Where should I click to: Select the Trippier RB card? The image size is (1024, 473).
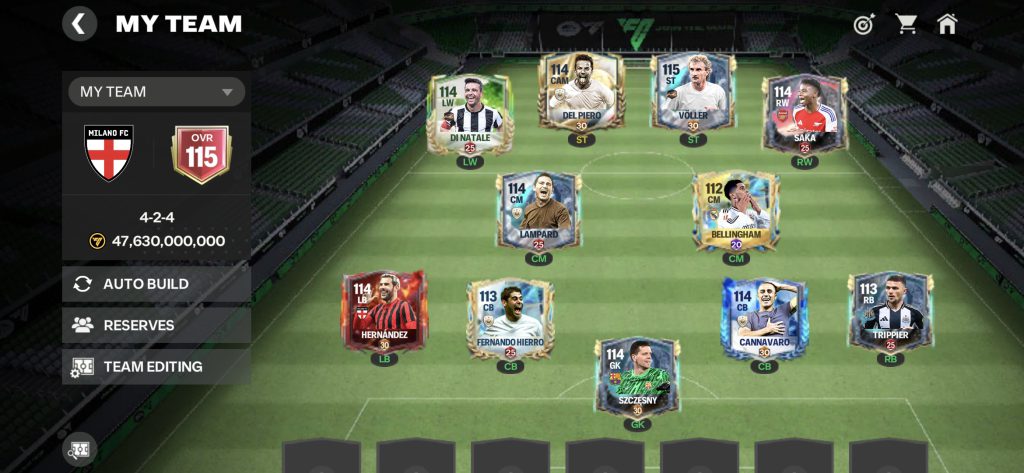click(890, 313)
